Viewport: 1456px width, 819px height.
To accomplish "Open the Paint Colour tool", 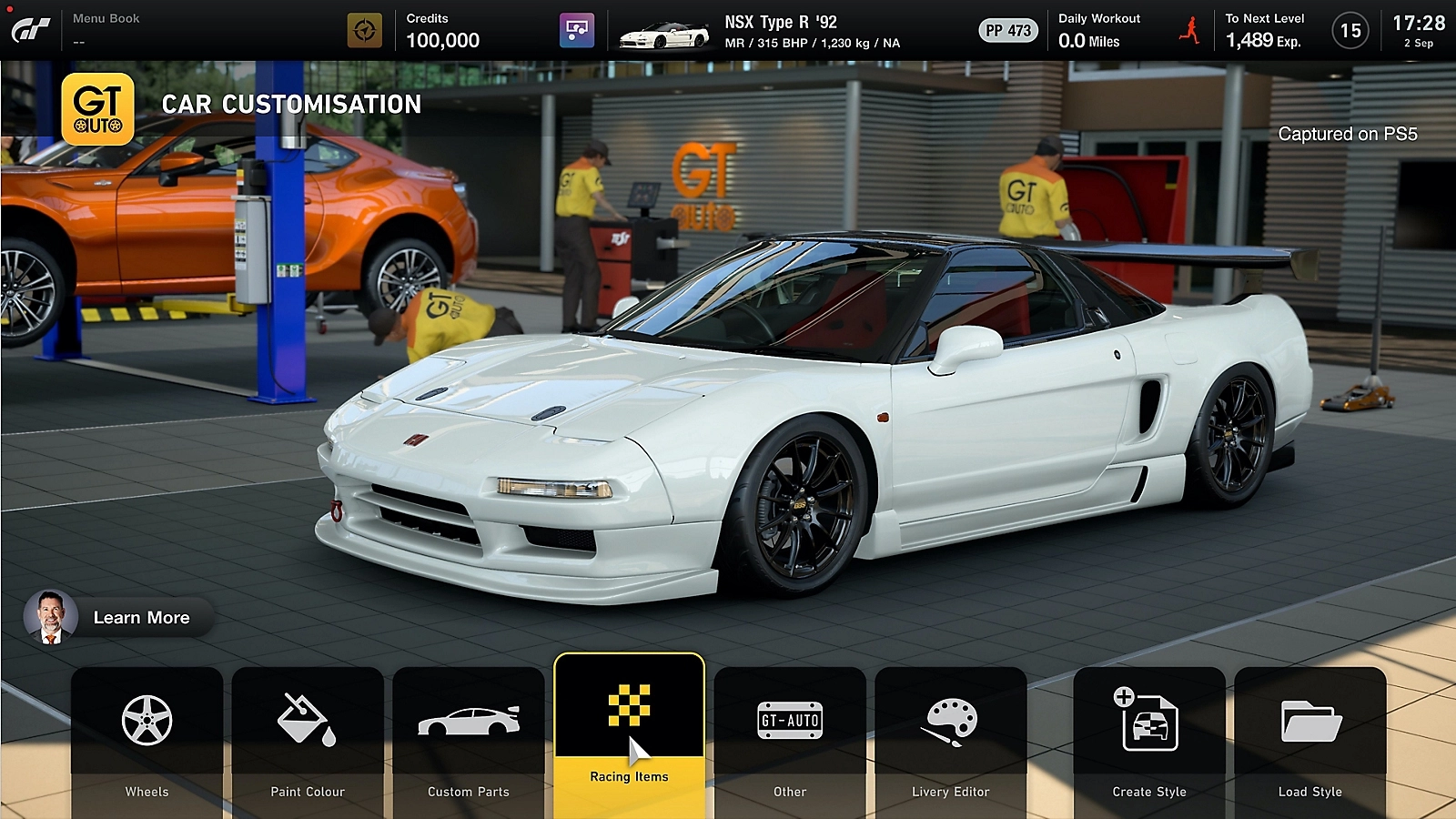I will tap(308, 719).
